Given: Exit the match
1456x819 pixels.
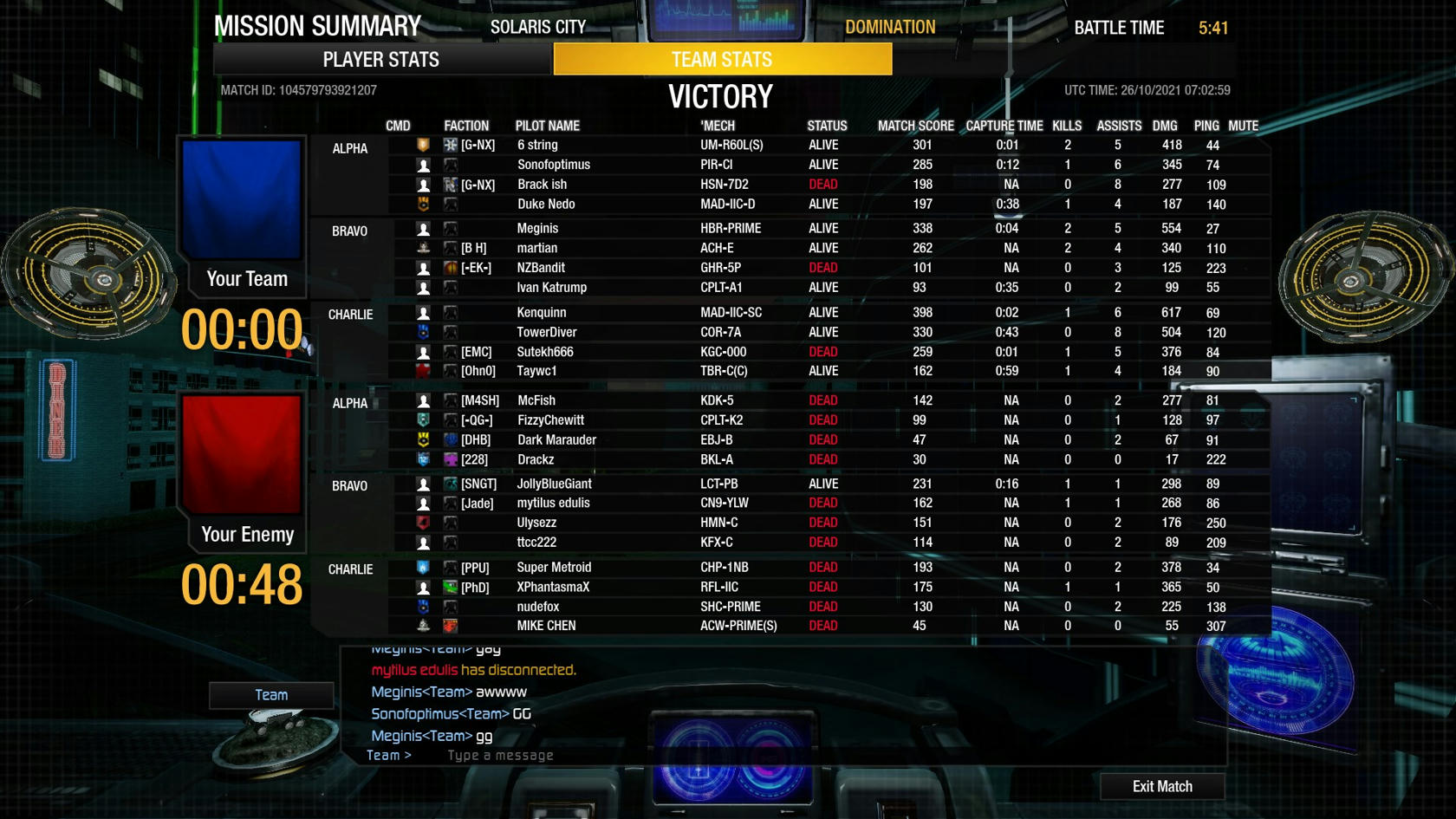Looking at the screenshot, I should [x=1161, y=786].
